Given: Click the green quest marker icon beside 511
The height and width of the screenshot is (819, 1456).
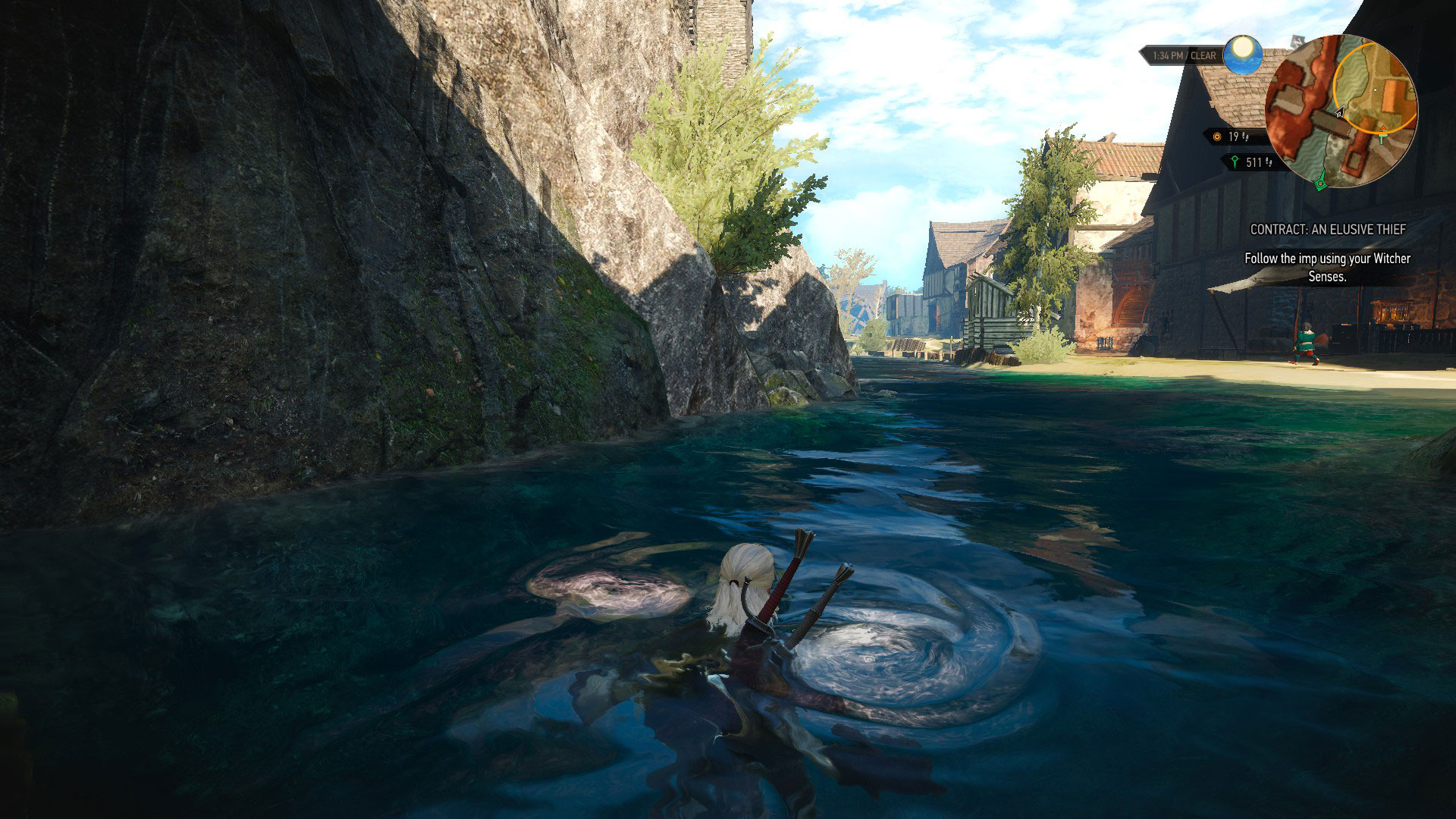Looking at the screenshot, I should click(x=1236, y=161).
